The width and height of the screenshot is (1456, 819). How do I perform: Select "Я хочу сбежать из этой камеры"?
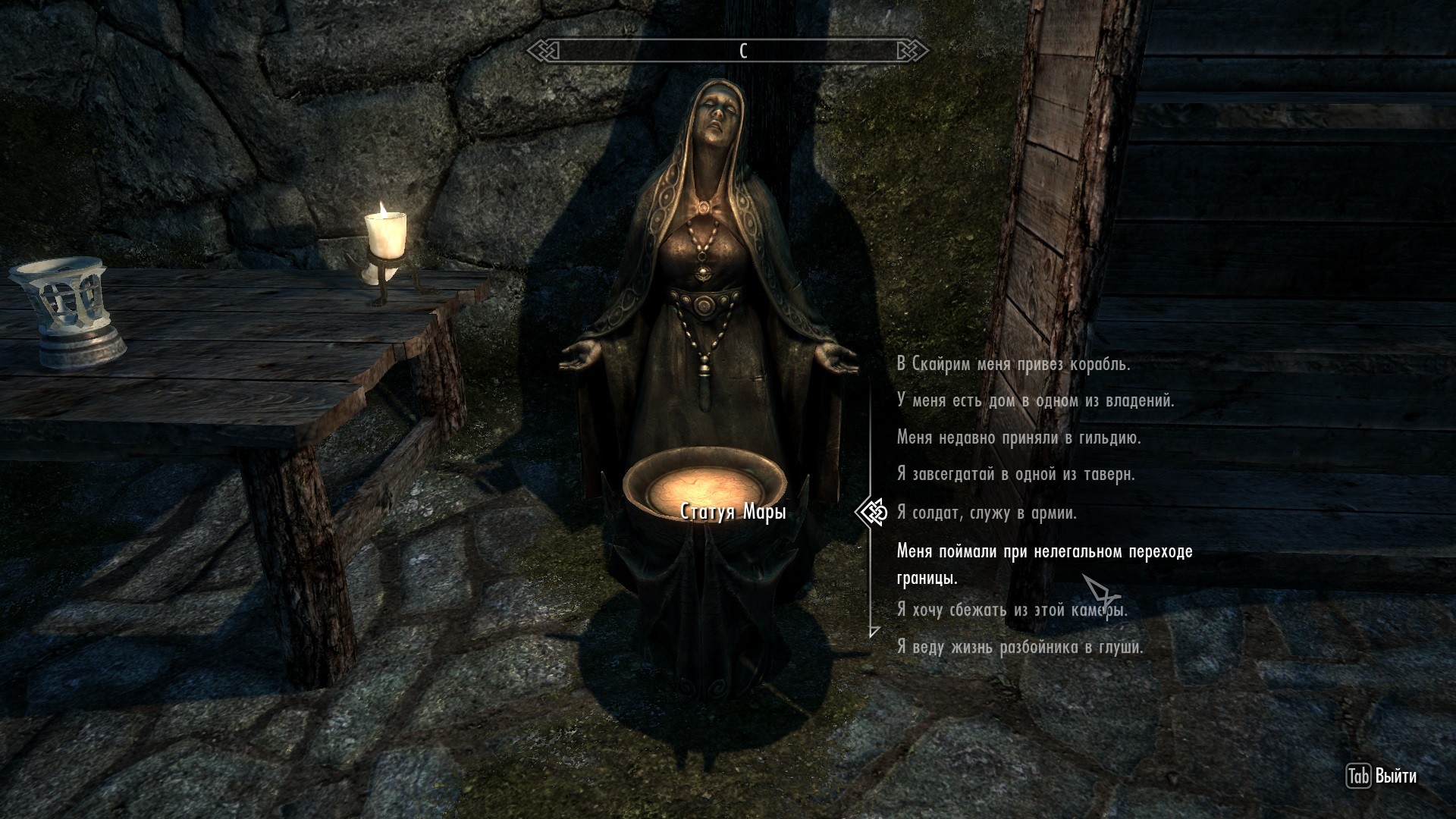(x=1012, y=610)
